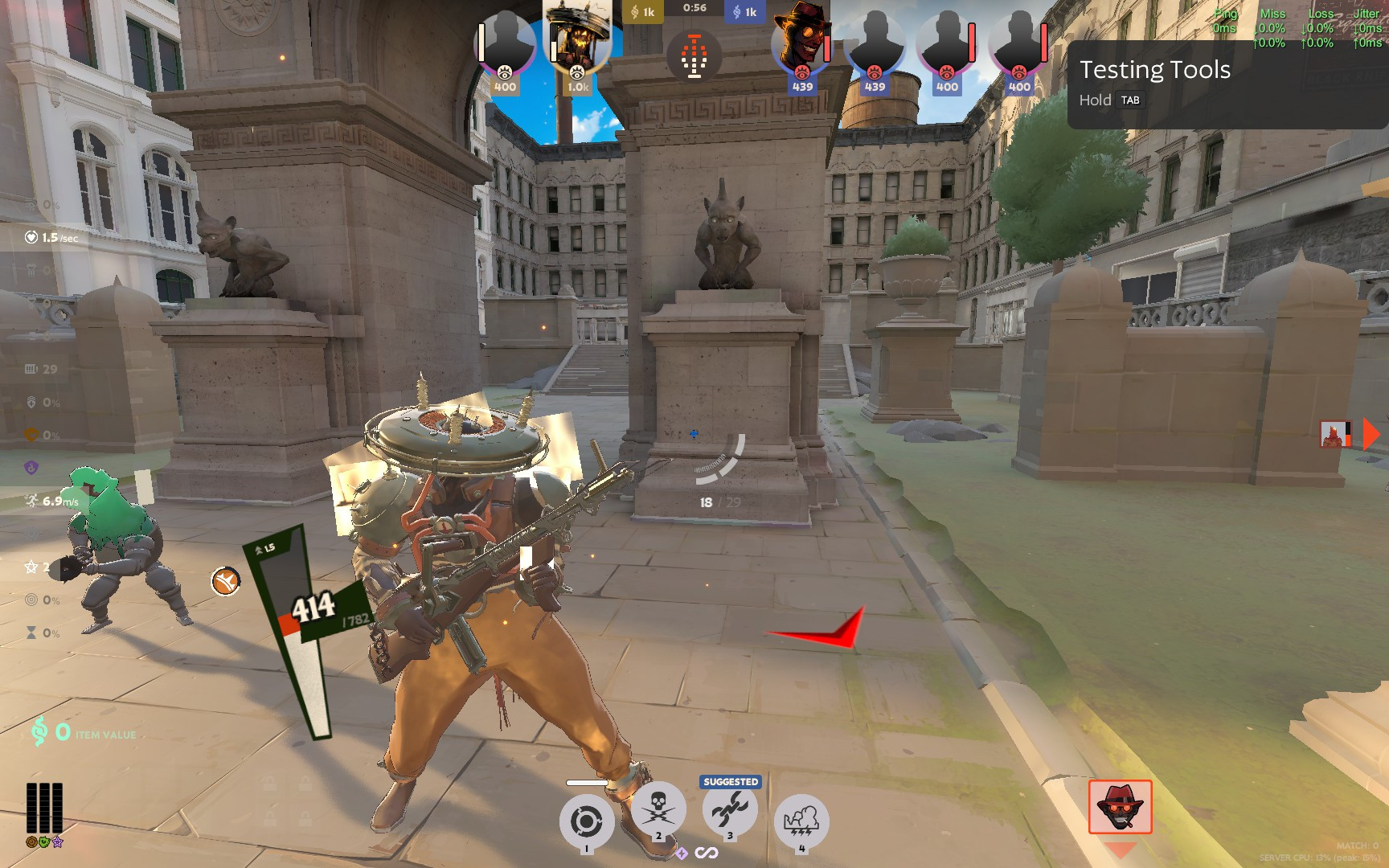The image size is (1389, 868).
Task: Click the sprint icon beside 6.9 m/s
Action: (31, 500)
